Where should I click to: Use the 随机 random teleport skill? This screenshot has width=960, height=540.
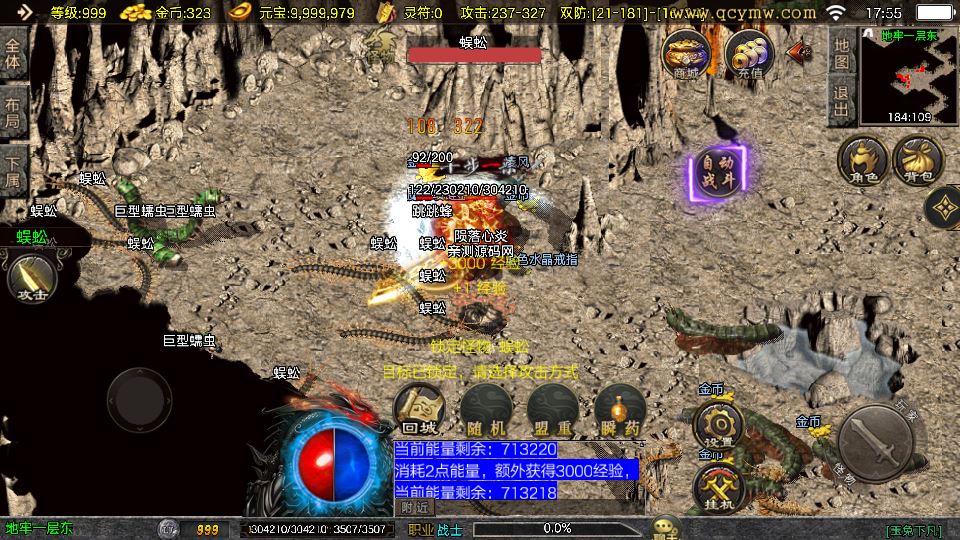click(x=485, y=410)
